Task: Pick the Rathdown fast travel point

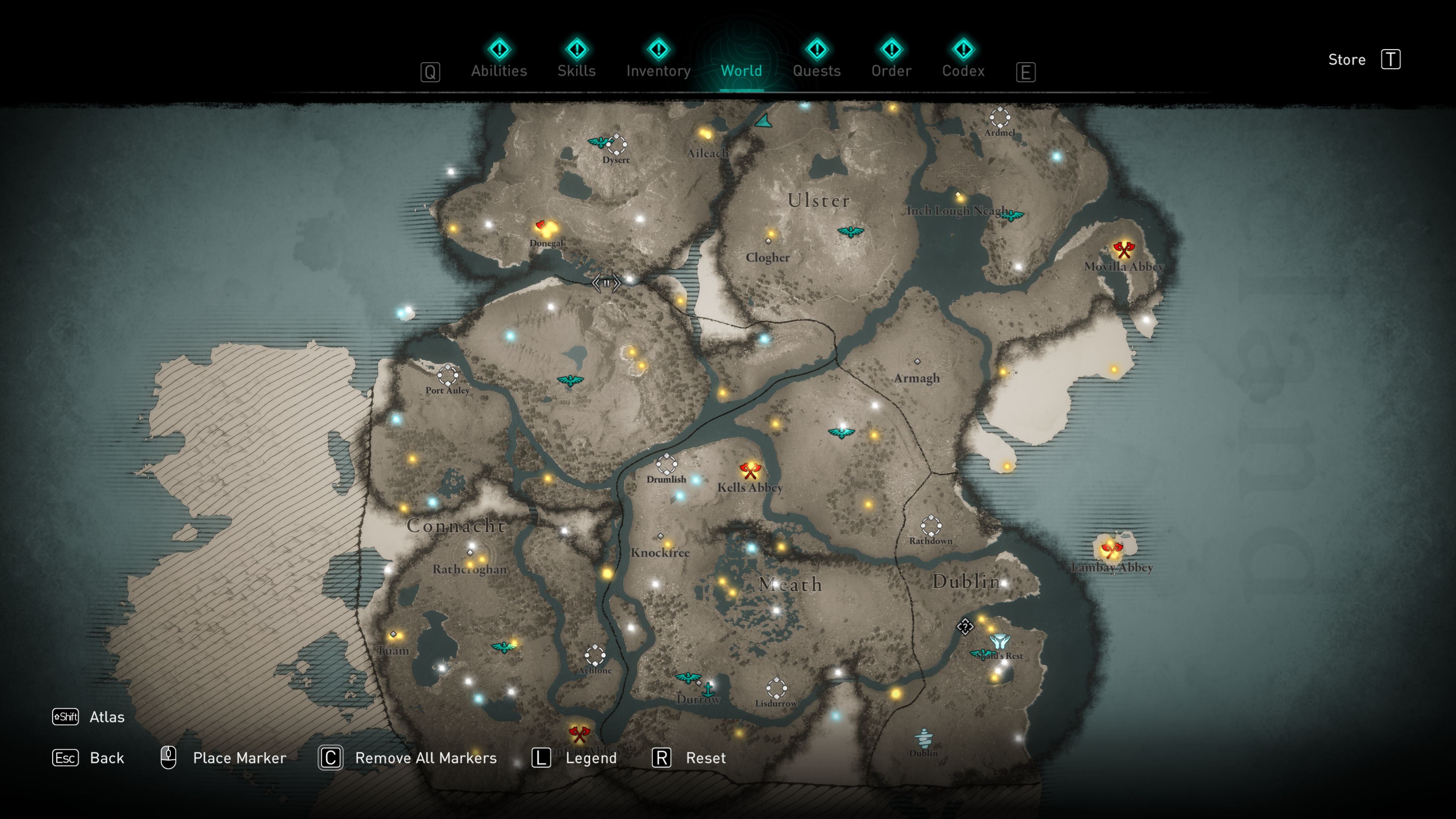Action: point(930,526)
